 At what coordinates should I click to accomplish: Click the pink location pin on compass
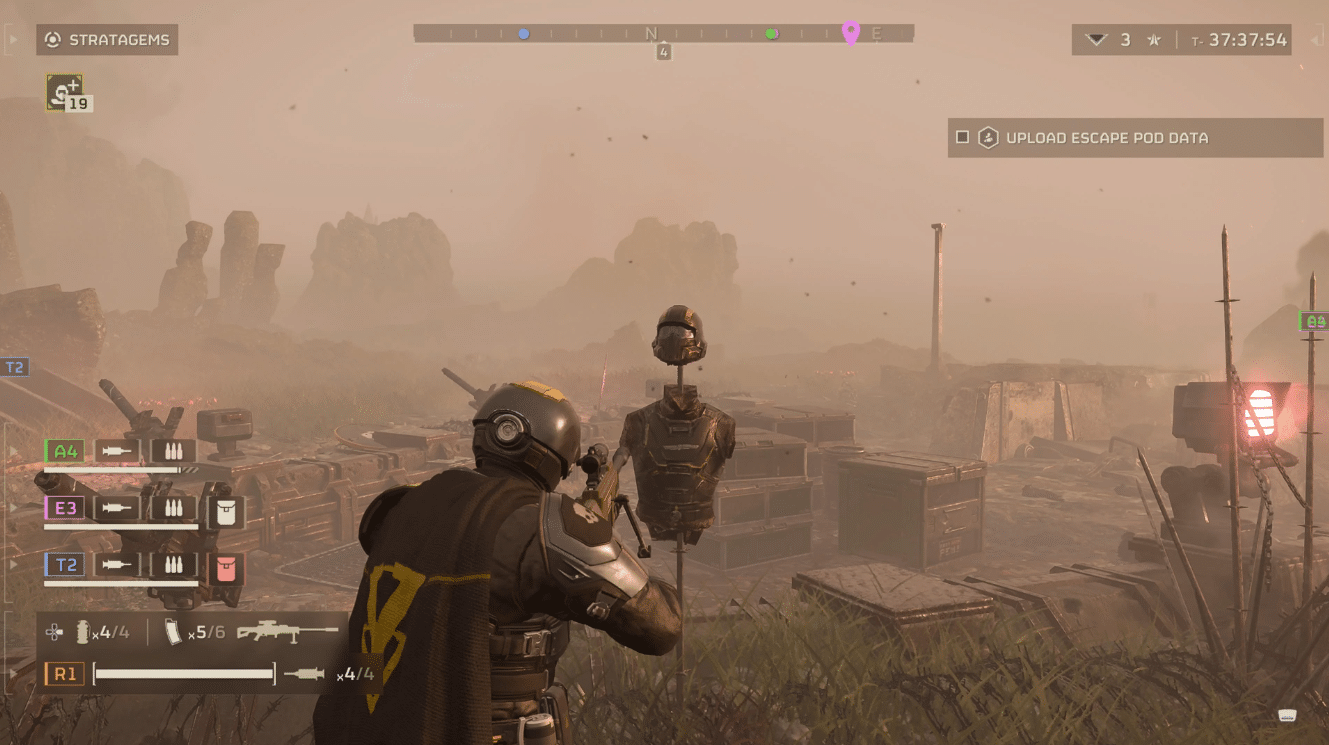[851, 32]
